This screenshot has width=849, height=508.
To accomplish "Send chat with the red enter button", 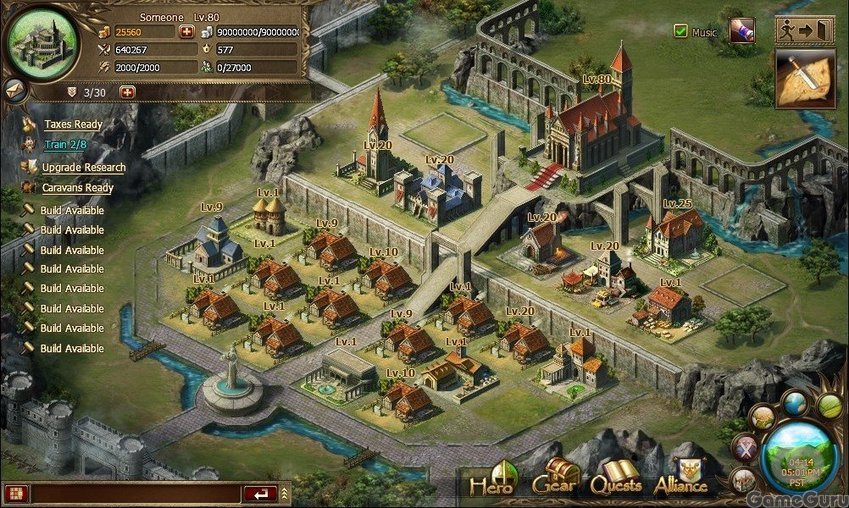I will (x=261, y=493).
